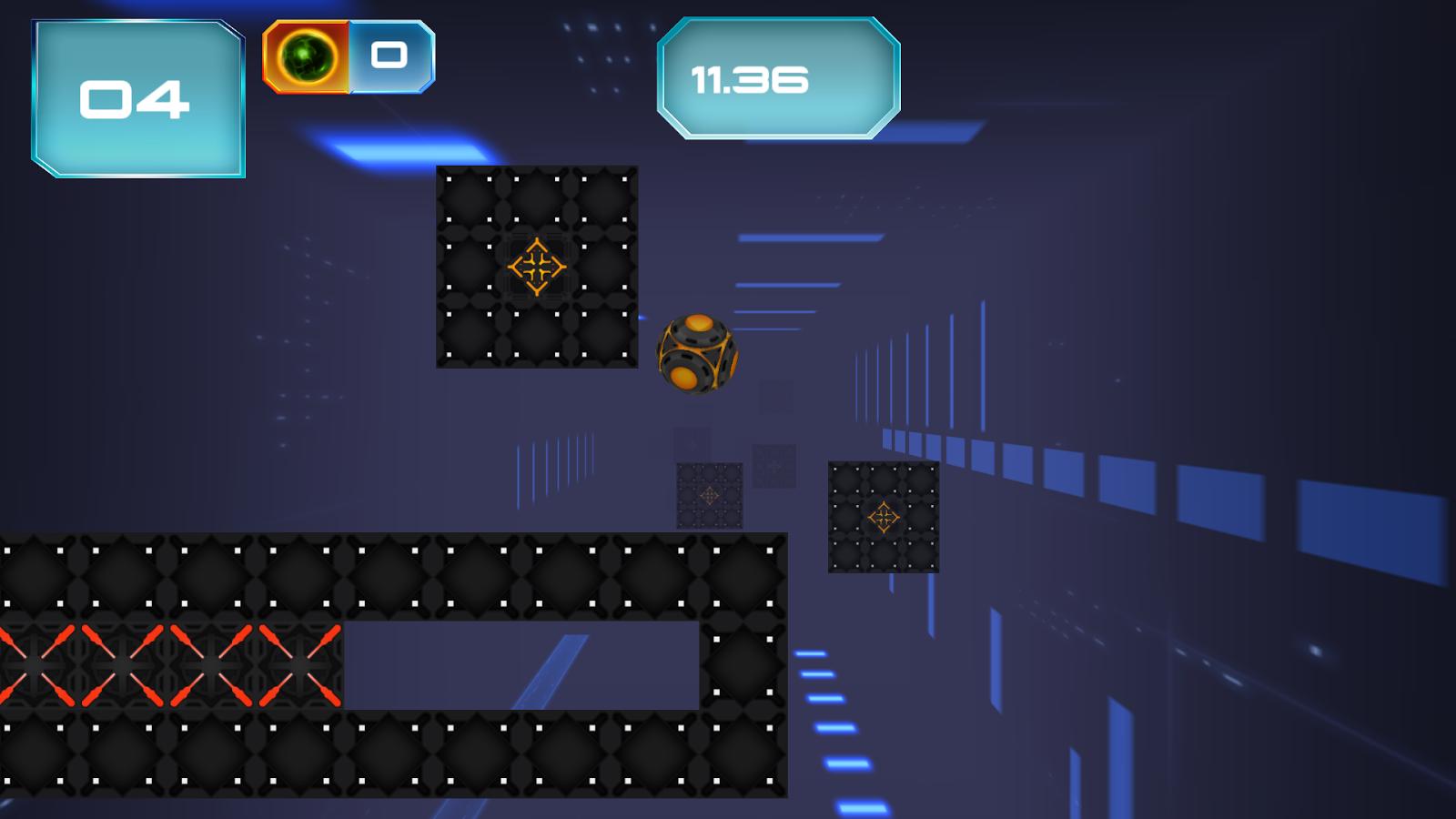The height and width of the screenshot is (819, 1456).
Task: Click the orb counter showing 0
Action: pos(389,56)
